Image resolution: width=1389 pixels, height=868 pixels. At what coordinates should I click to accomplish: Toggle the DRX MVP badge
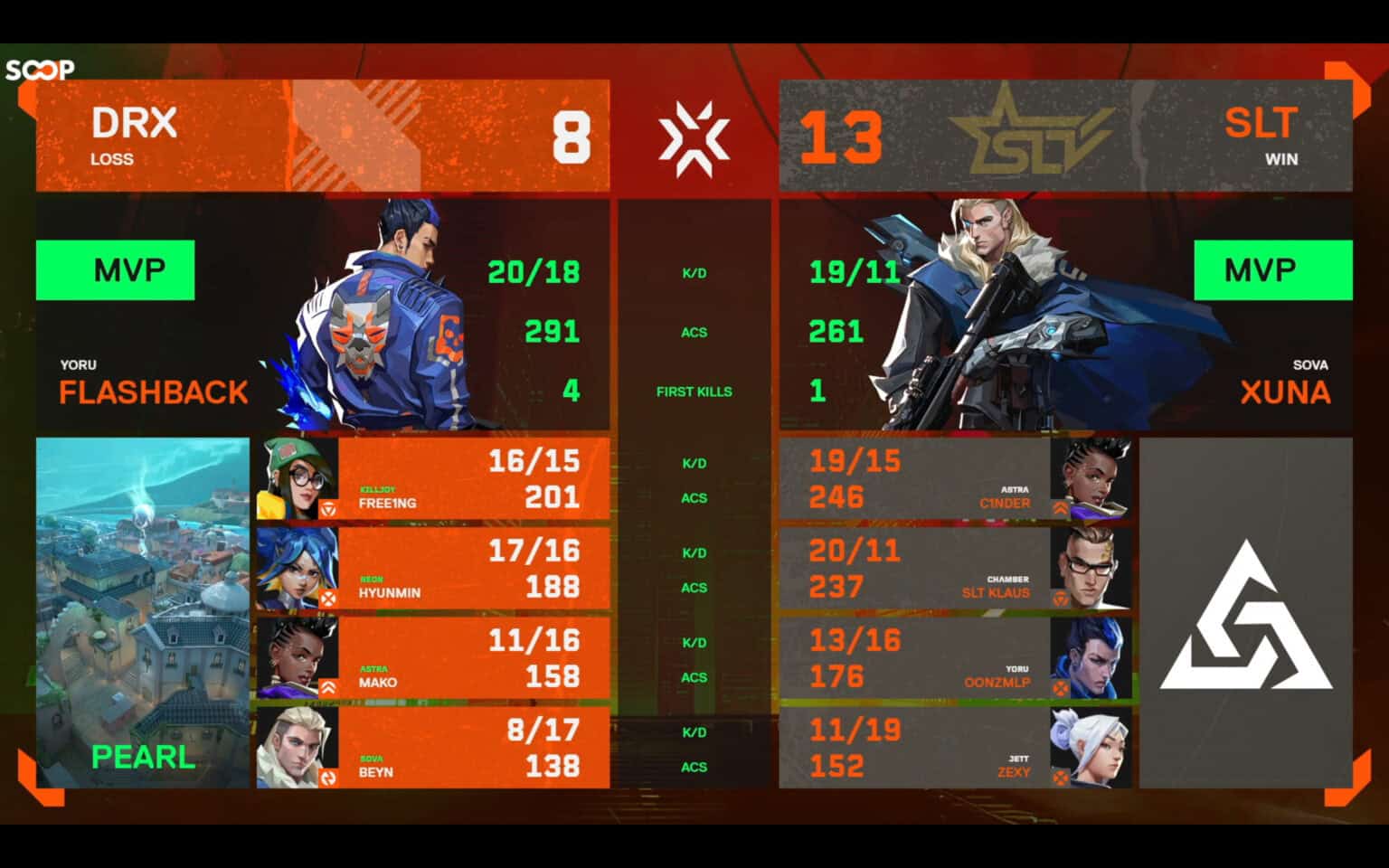pyautogui.click(x=115, y=269)
